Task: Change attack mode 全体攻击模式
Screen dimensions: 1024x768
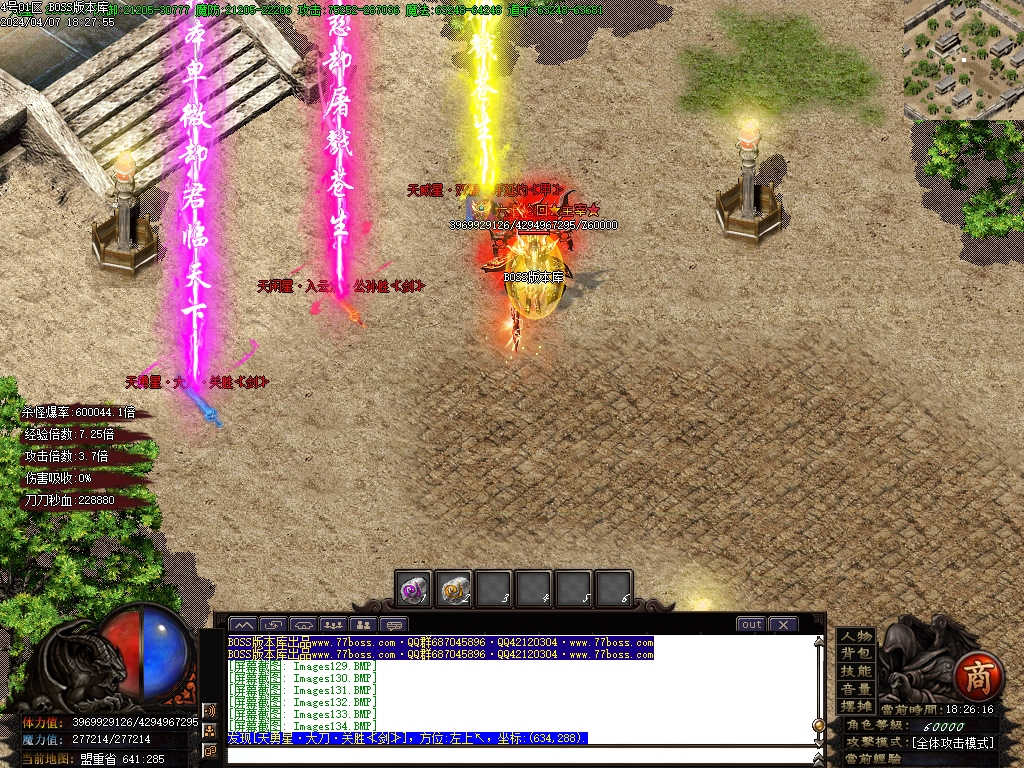Action: pyautogui.click(x=951, y=742)
